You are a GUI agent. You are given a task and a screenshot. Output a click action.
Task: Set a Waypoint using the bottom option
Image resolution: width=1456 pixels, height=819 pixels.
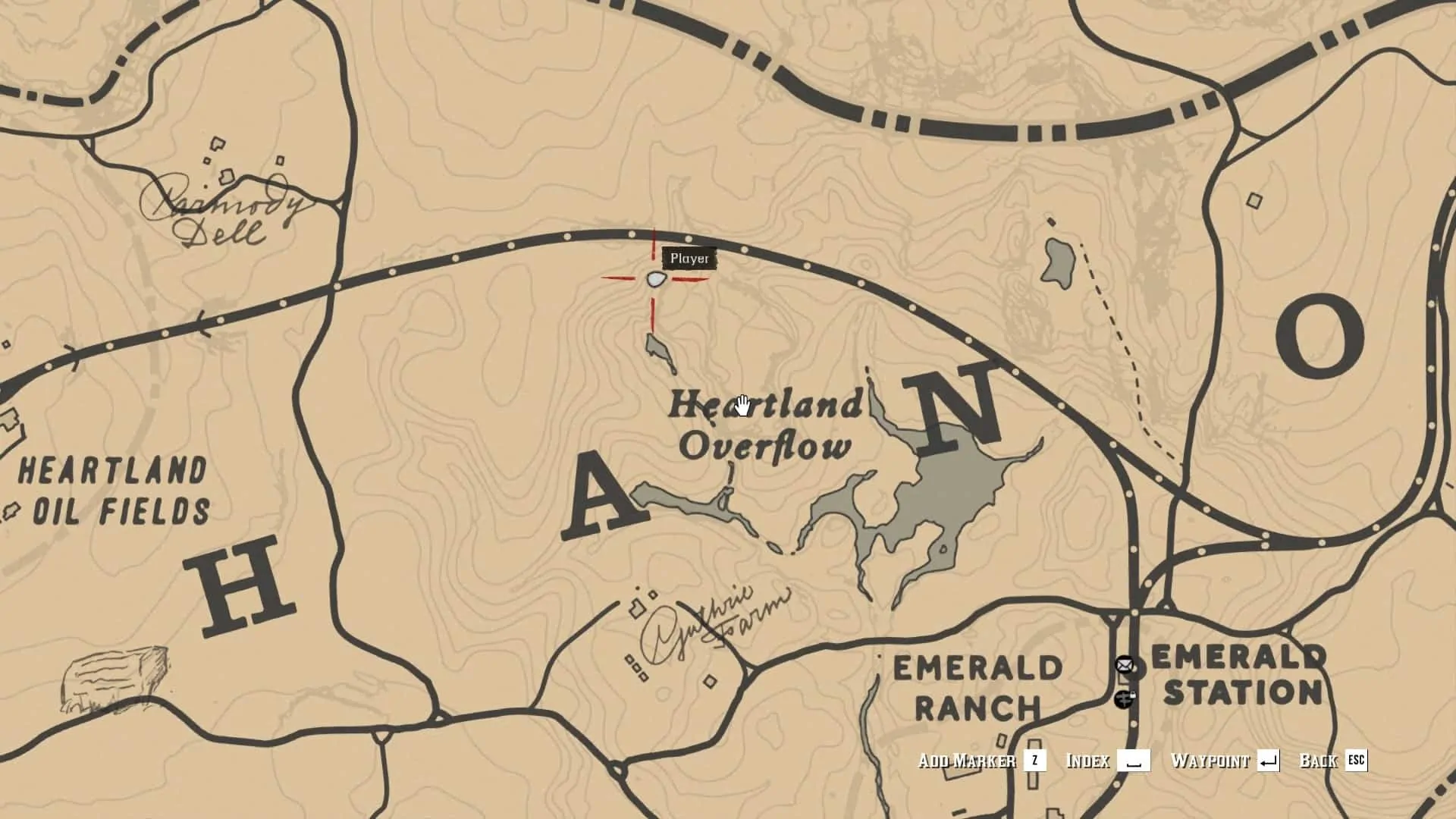1225,761
